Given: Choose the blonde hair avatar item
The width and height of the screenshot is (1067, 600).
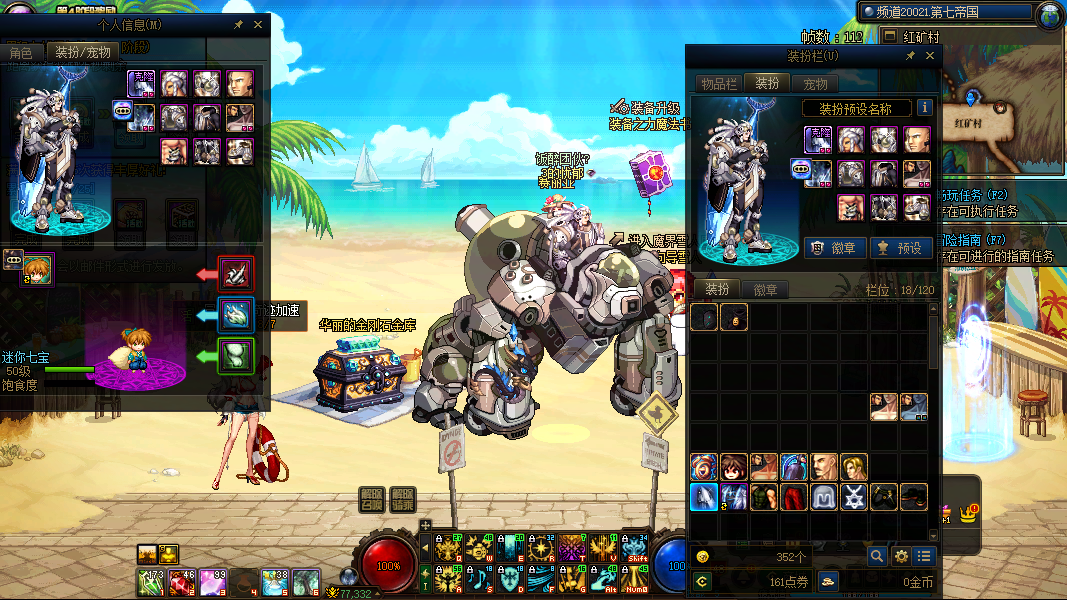Looking at the screenshot, I should point(854,467).
